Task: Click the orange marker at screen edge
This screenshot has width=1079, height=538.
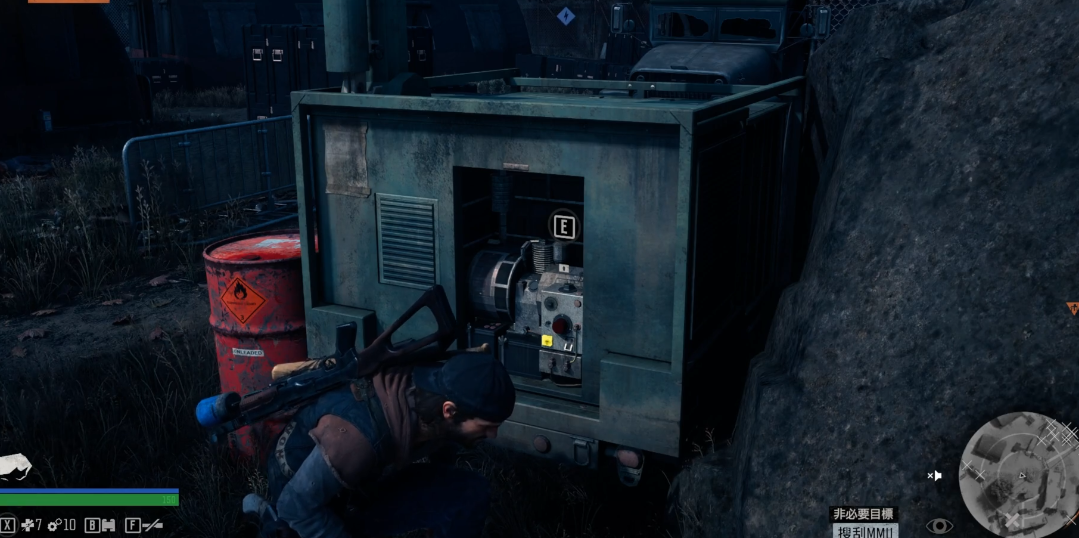Action: 1072,308
